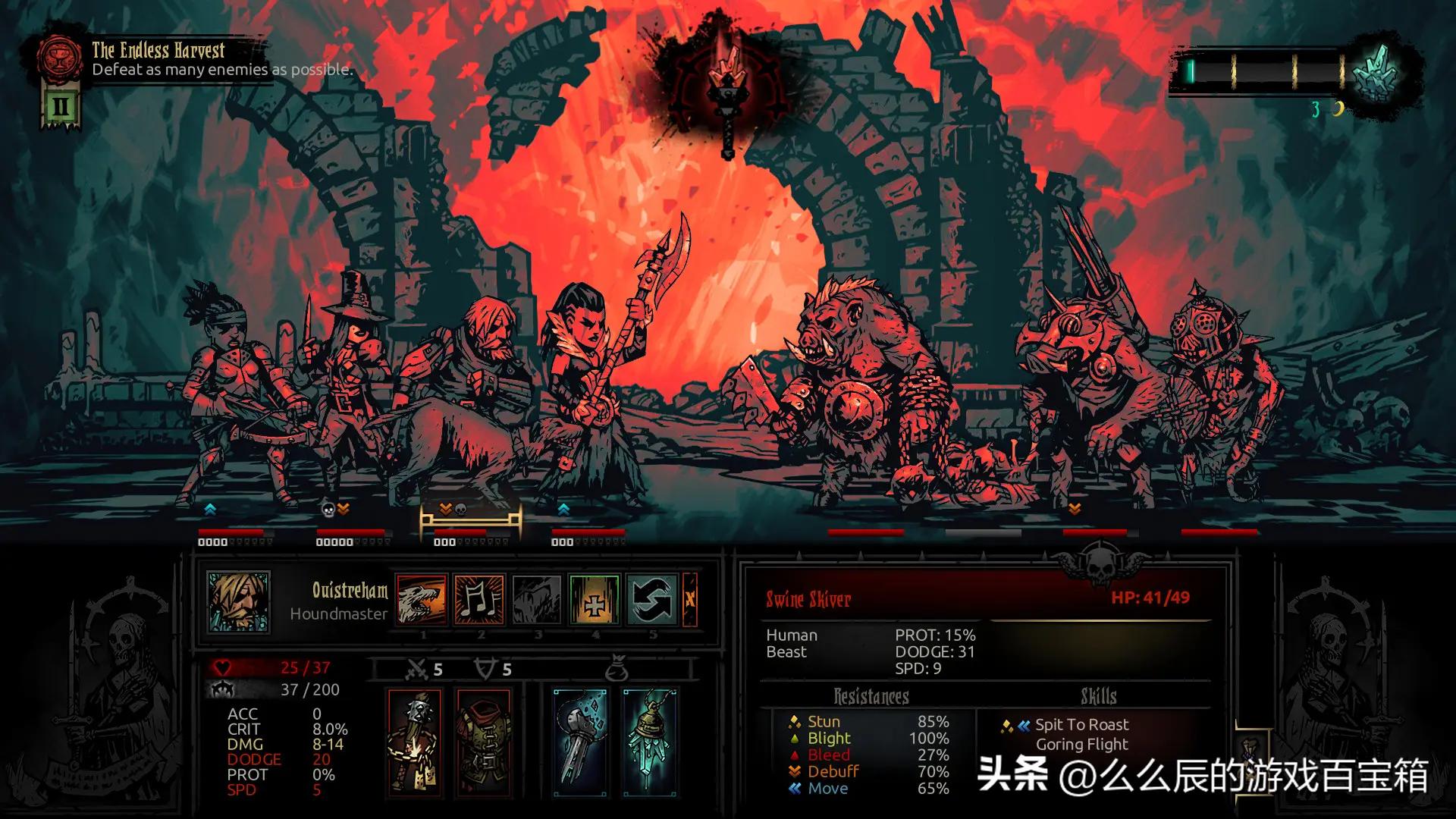Open the inventory bag icon
Screen dimensions: 1456x819
616,670
